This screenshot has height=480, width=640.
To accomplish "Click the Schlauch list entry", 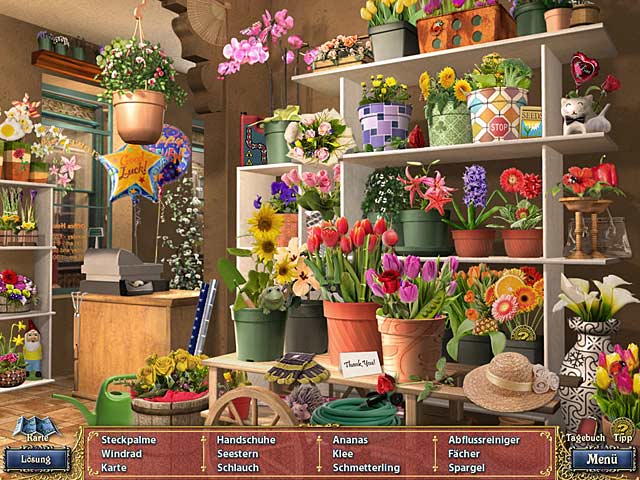I will pos(238,467).
